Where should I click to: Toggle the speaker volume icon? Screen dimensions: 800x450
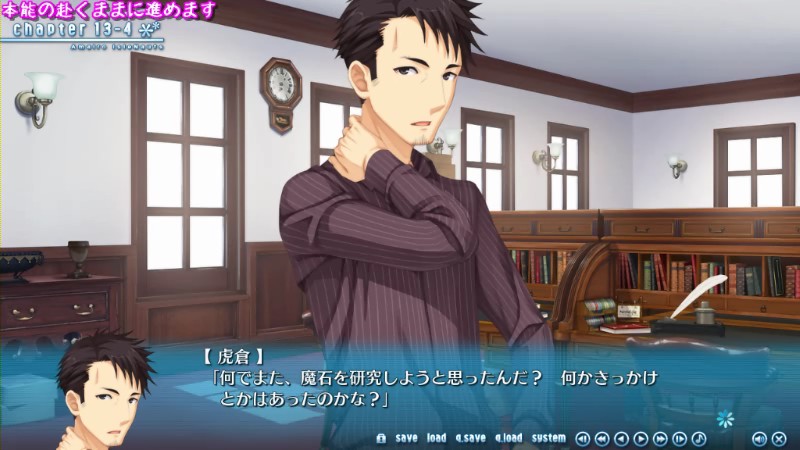tap(759, 438)
